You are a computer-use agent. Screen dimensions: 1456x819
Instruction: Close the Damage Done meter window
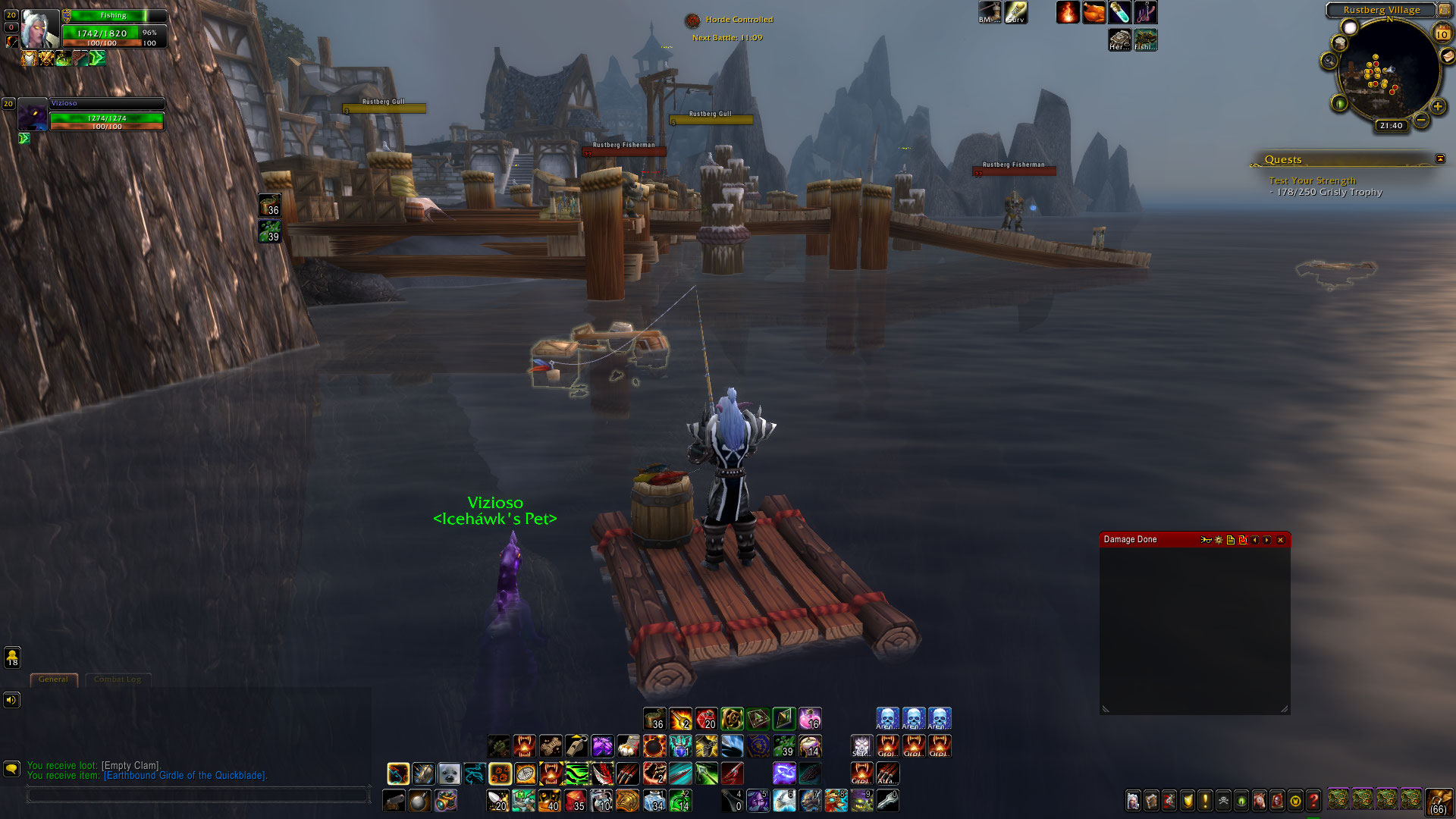click(1281, 540)
